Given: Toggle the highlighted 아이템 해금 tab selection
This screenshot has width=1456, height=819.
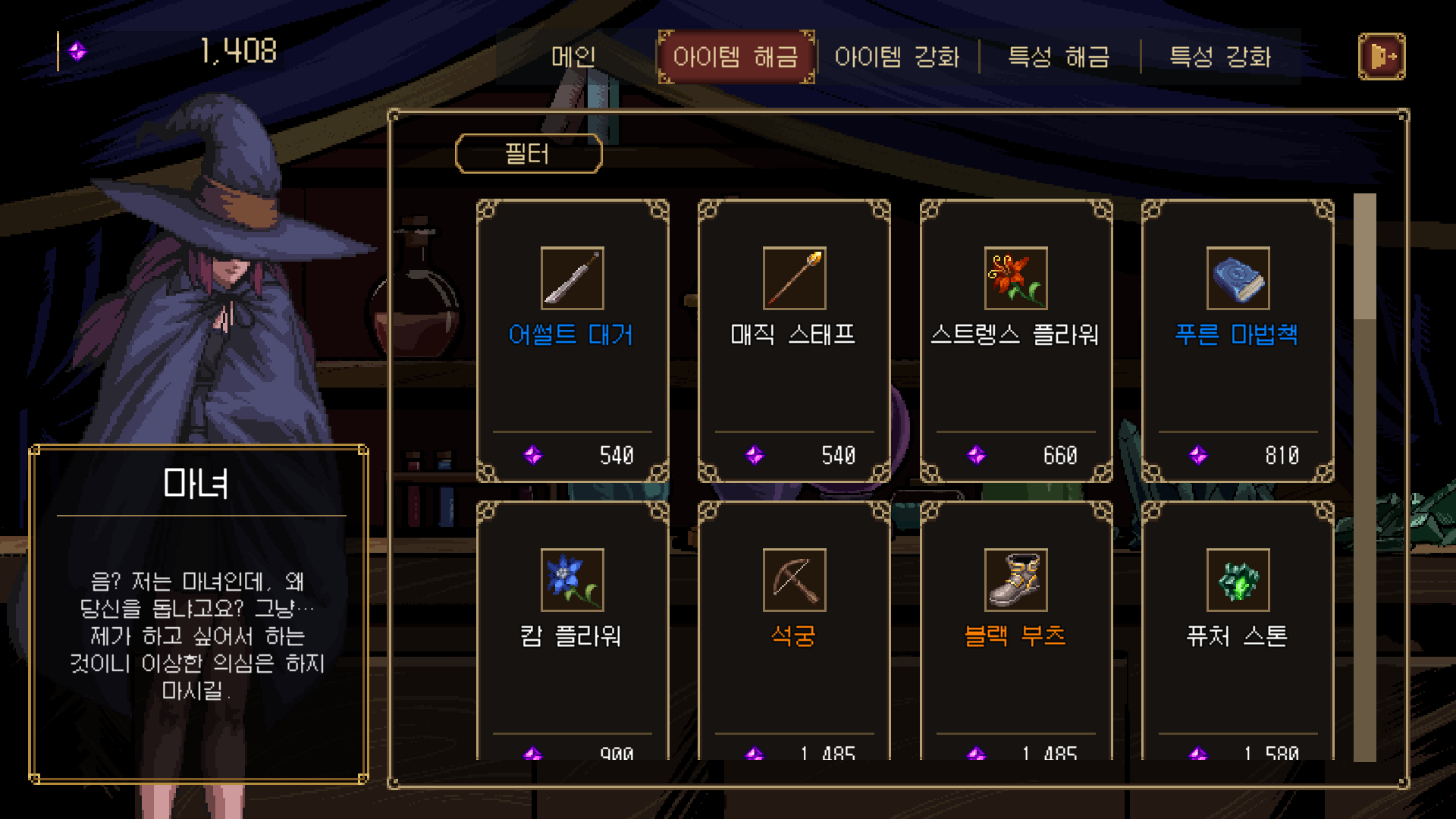Looking at the screenshot, I should pyautogui.click(x=735, y=57).
